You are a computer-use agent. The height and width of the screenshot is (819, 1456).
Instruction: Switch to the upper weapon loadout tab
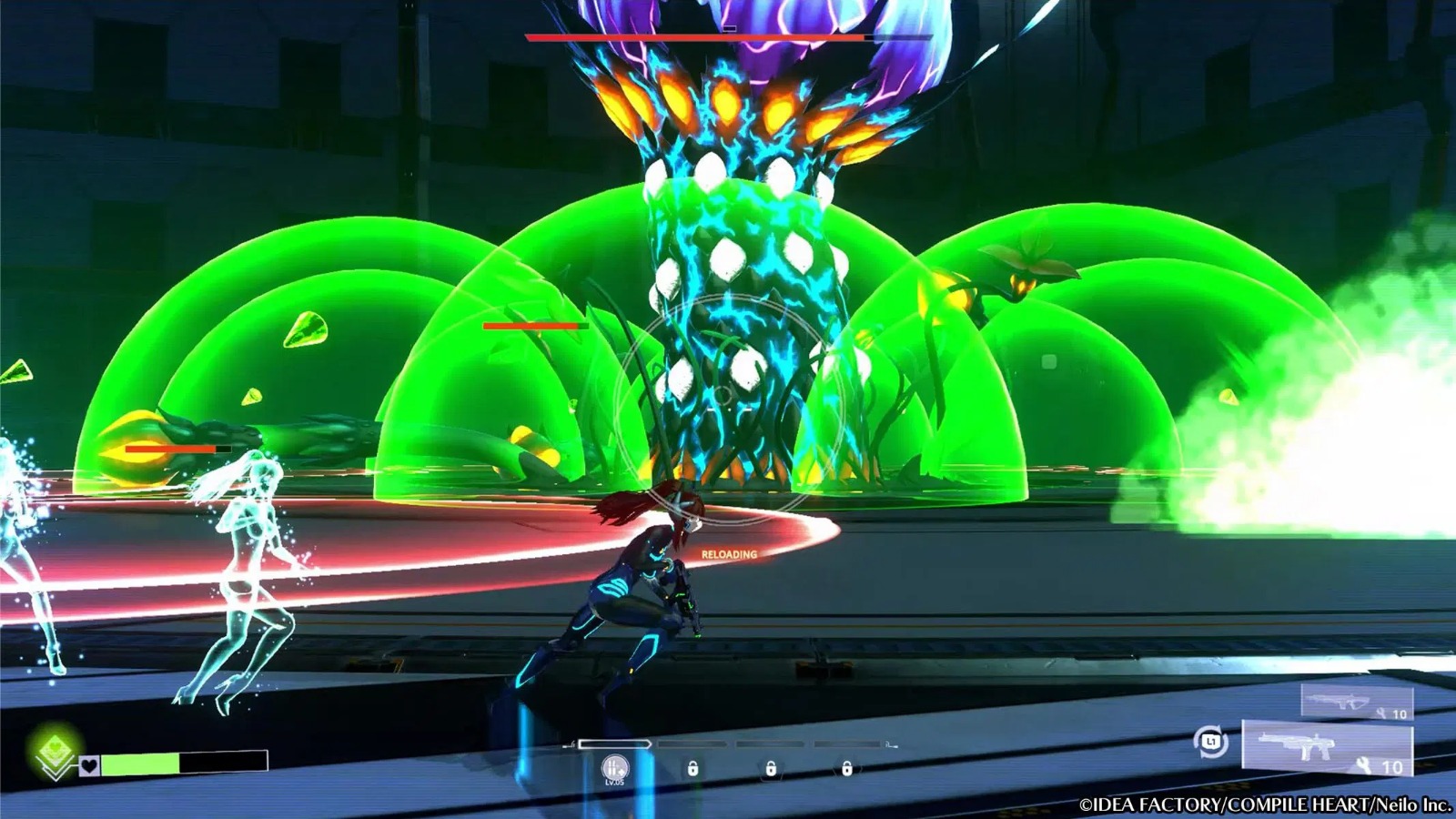(1356, 703)
